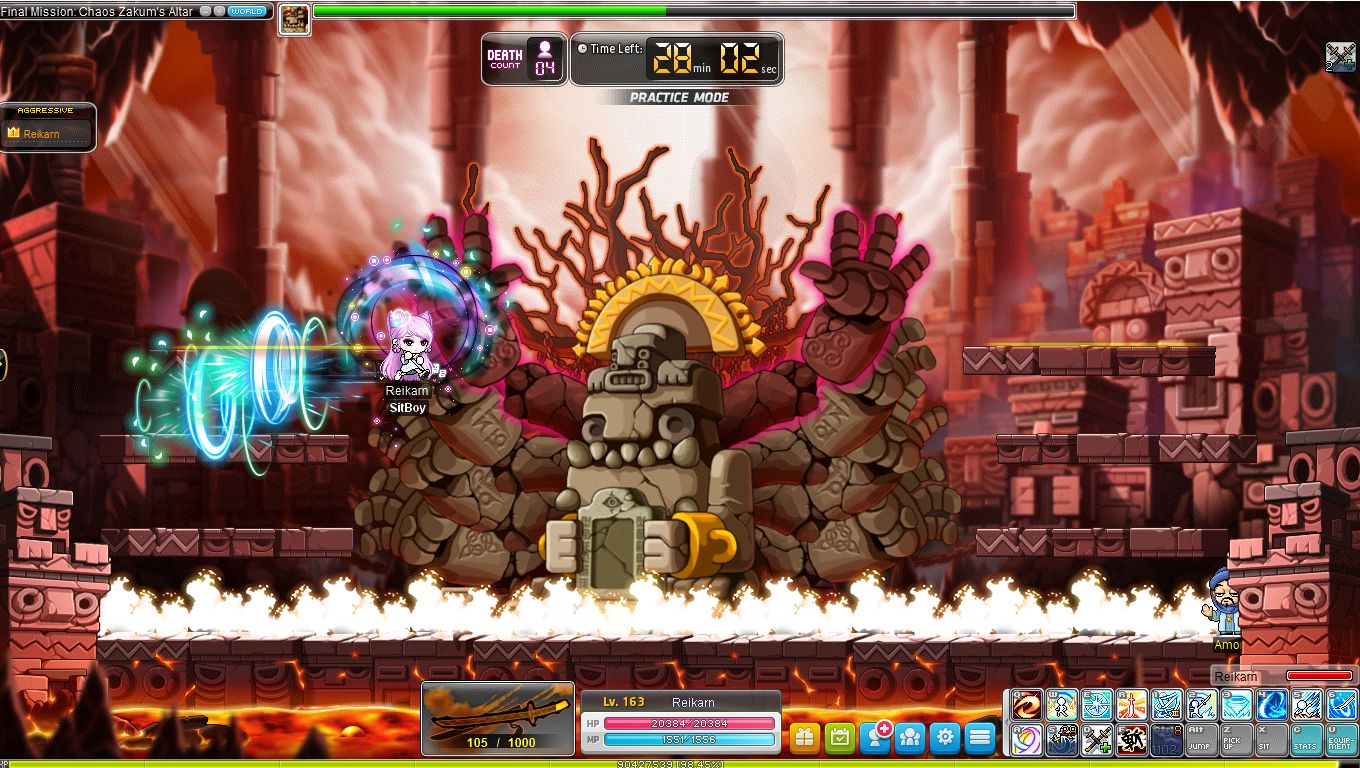Viewport: 1360px width, 768px height.
Task: Open the three-line main menu button
Action: tap(980, 737)
